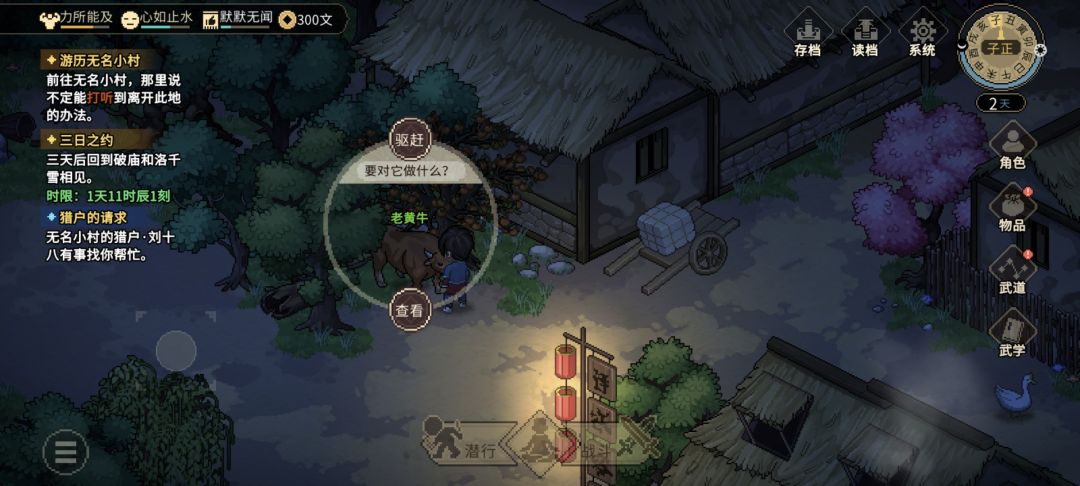Click the time-of-day clock dial
The image size is (1080, 486).
[999, 47]
